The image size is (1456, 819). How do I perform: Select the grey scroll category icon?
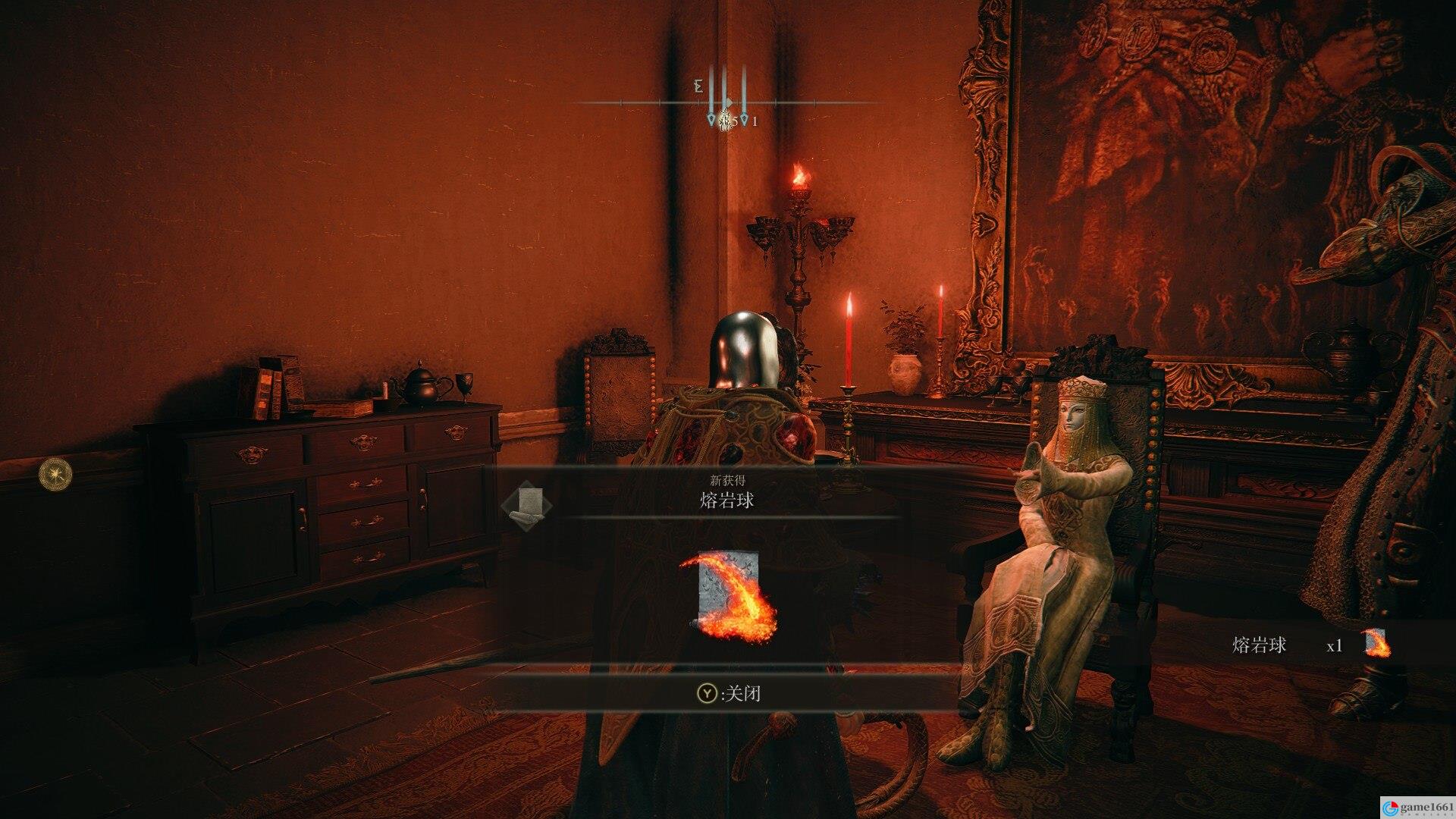coord(528,504)
